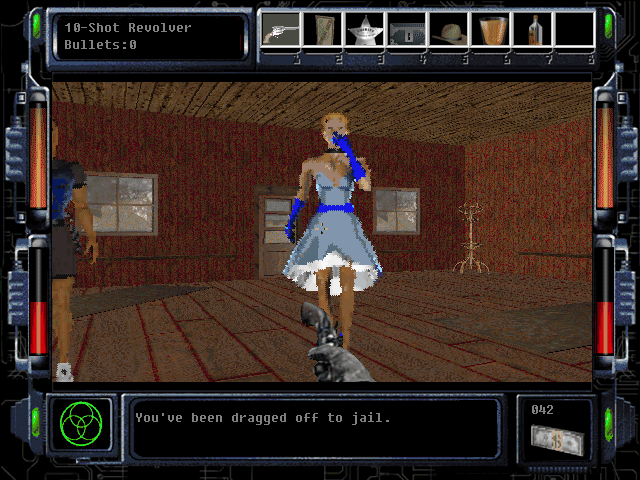
Task: Choose the whiskey bottle slot
Action: (x=534, y=32)
